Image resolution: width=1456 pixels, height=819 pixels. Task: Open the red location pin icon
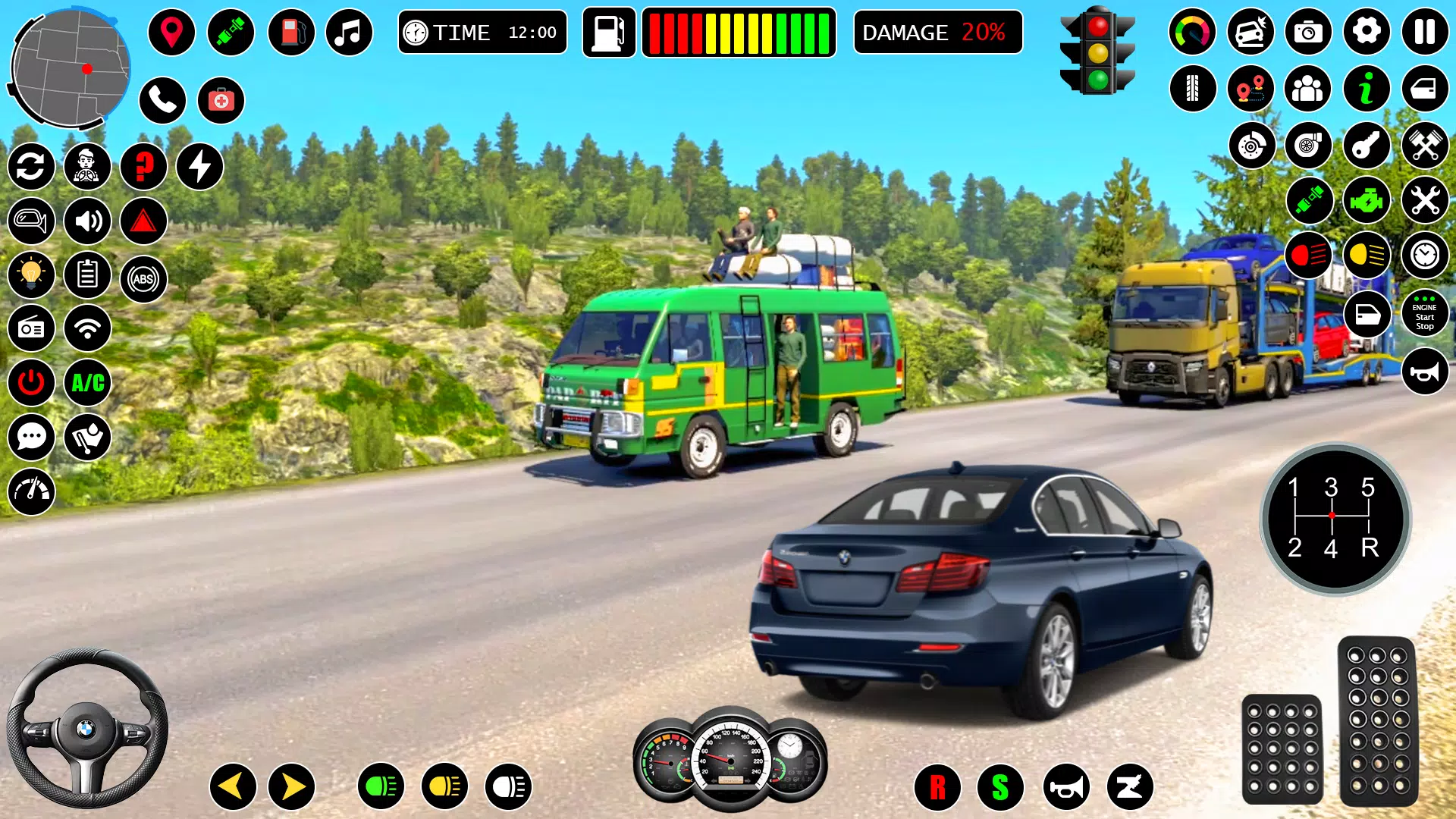pos(172,33)
